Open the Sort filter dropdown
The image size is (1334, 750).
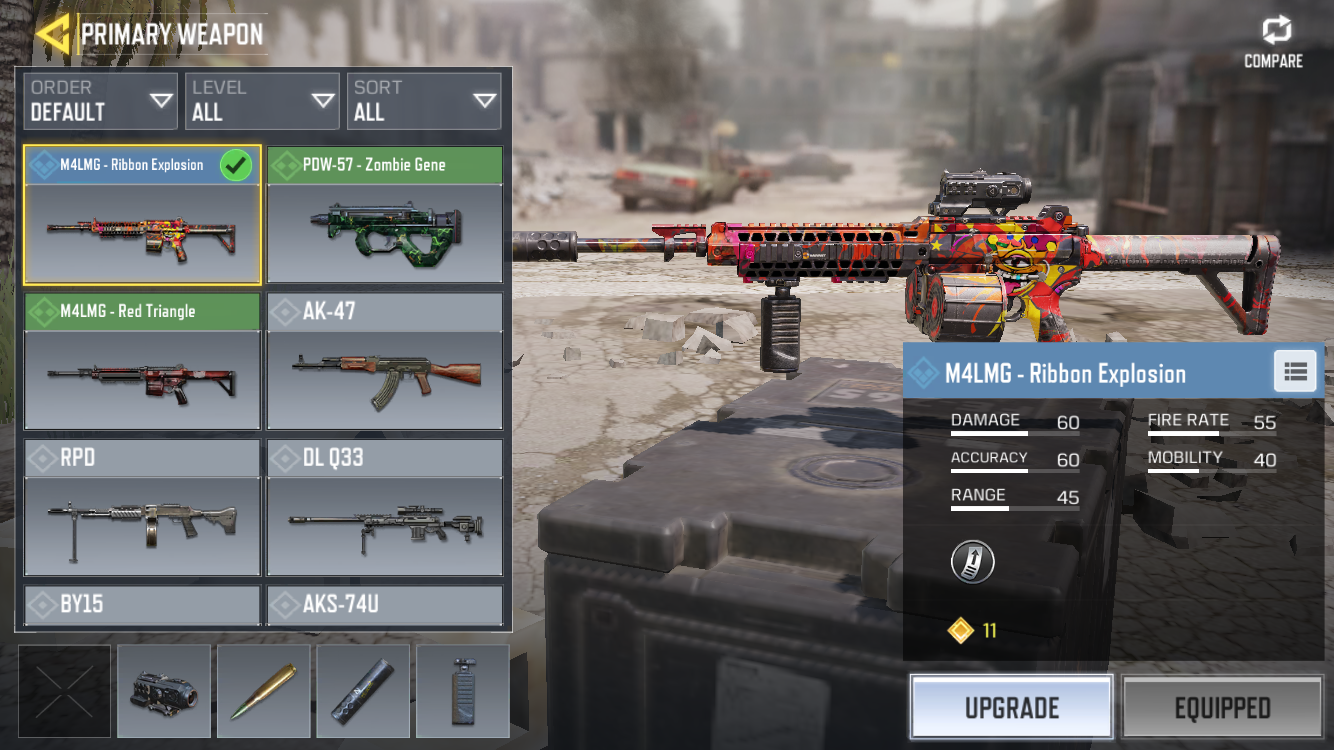tap(424, 101)
